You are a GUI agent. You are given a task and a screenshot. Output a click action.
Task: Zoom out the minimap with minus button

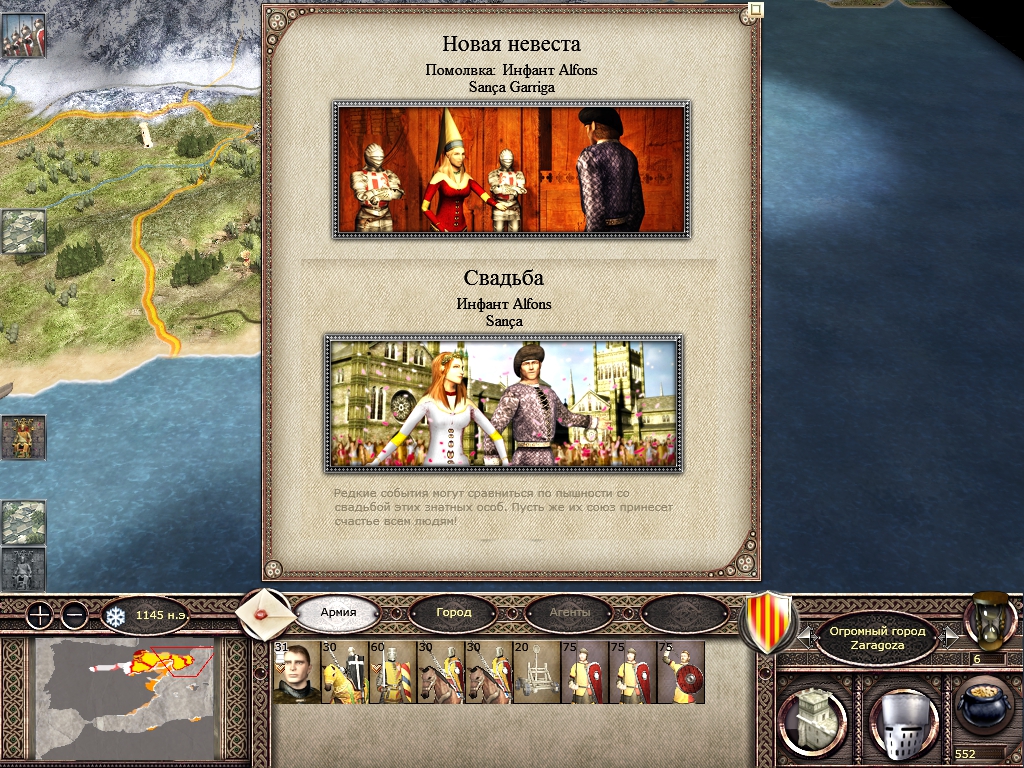(75, 615)
